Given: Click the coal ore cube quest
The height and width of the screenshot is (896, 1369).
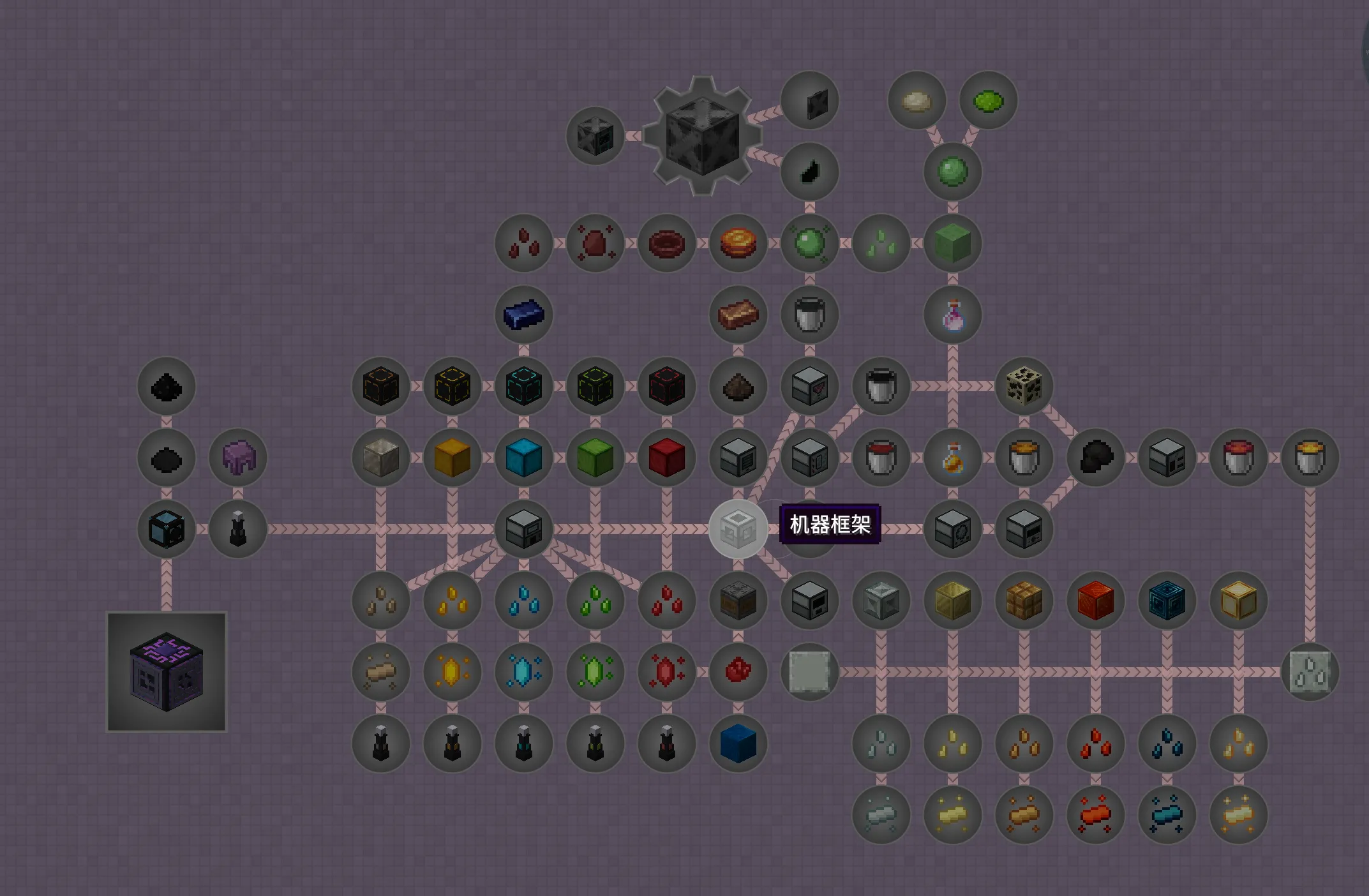Looking at the screenshot, I should tap(1024, 385).
